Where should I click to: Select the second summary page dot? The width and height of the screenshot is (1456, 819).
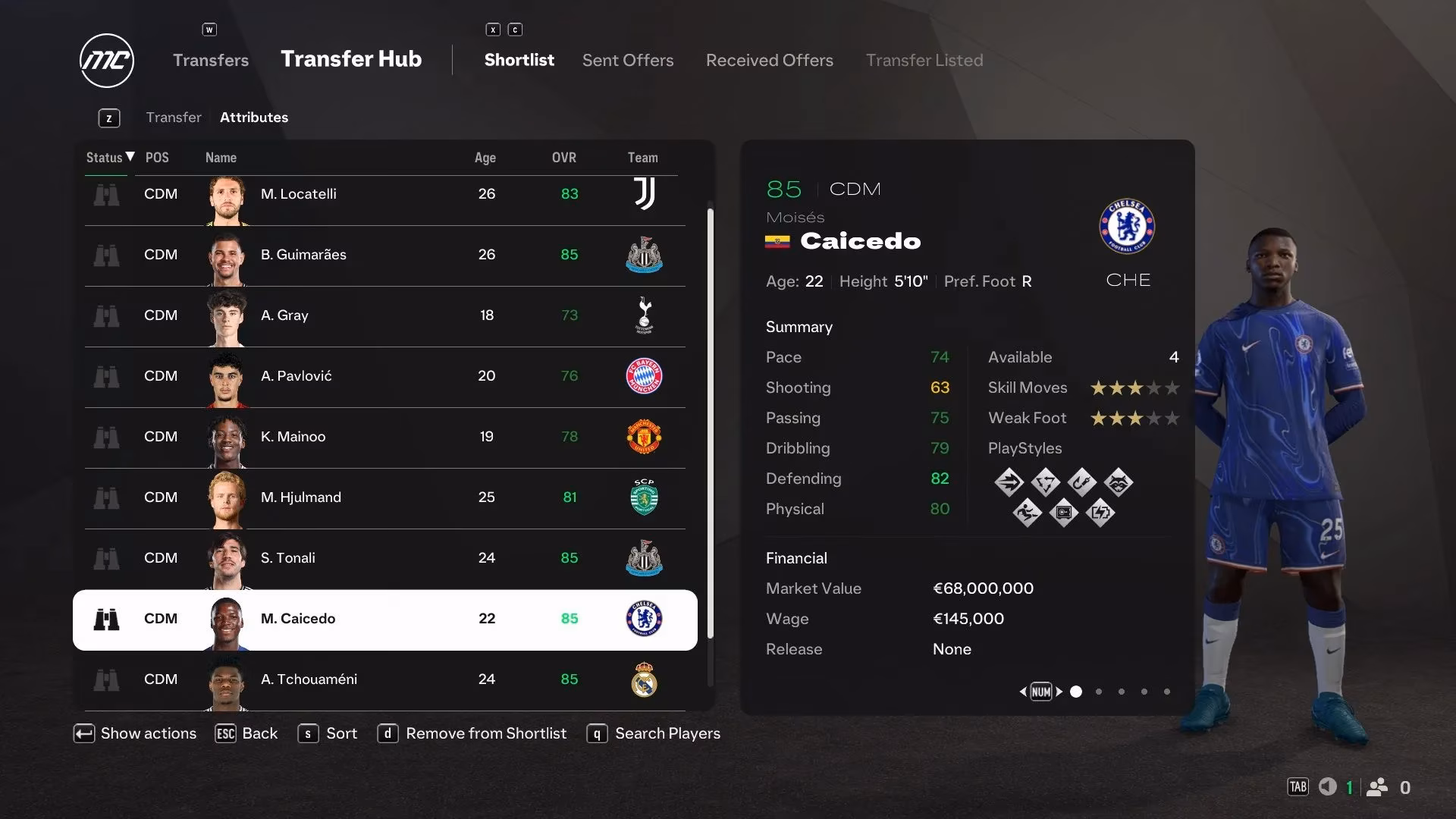click(x=1098, y=692)
